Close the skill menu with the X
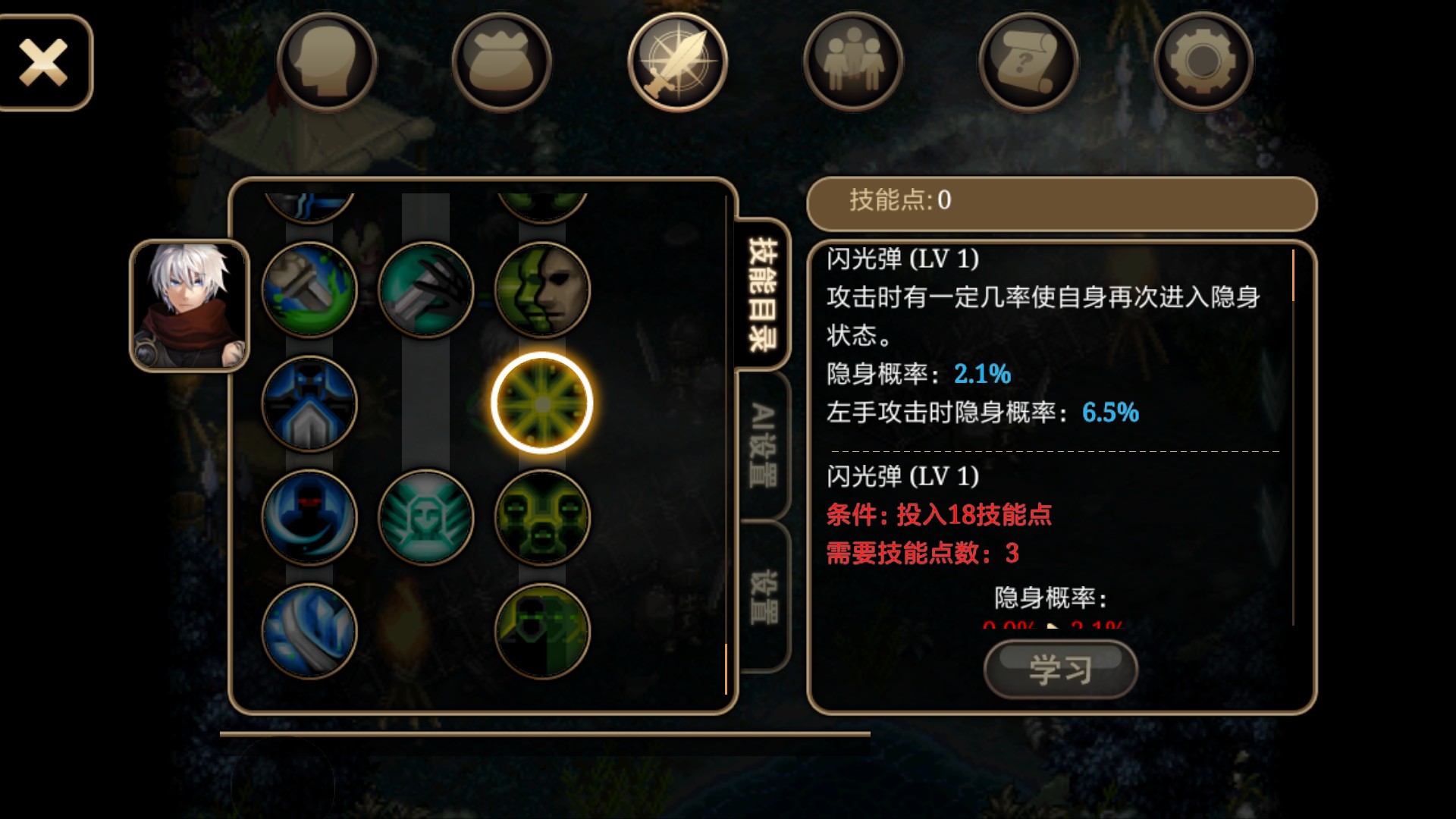1456x819 pixels. pos(44,63)
